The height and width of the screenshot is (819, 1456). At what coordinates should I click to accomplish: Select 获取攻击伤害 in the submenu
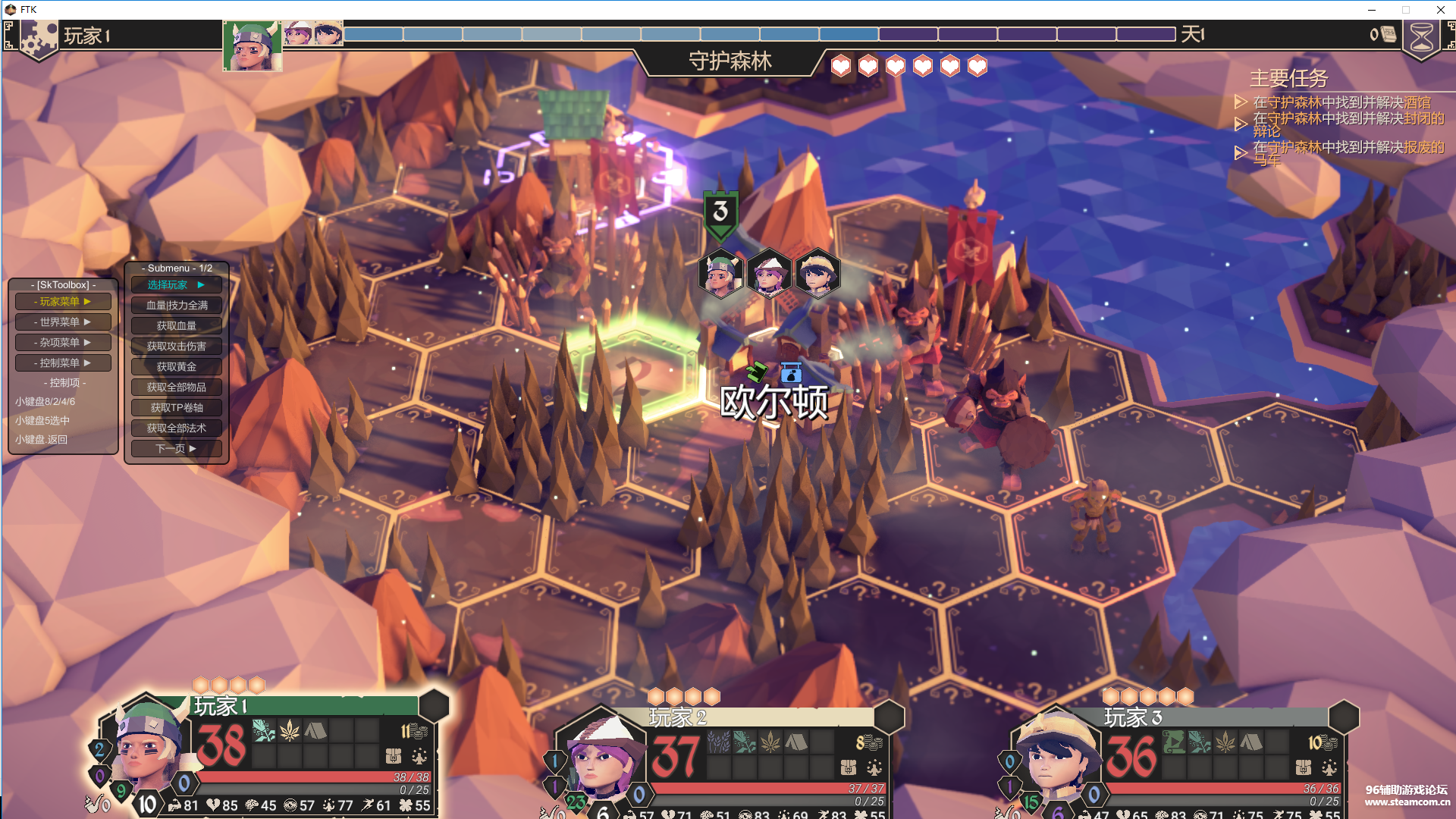176,347
